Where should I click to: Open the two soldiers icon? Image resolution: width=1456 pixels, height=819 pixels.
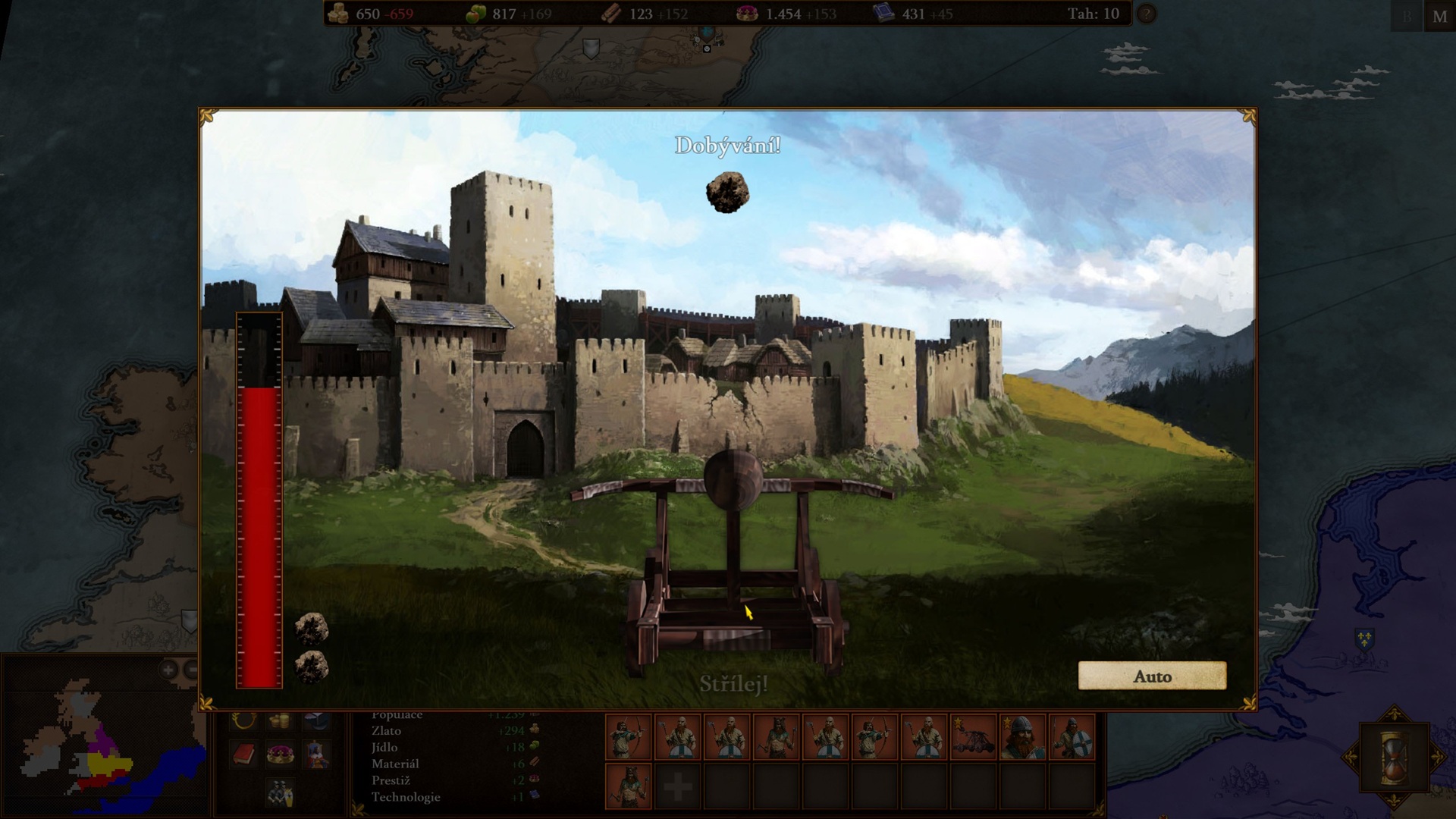click(x=280, y=792)
